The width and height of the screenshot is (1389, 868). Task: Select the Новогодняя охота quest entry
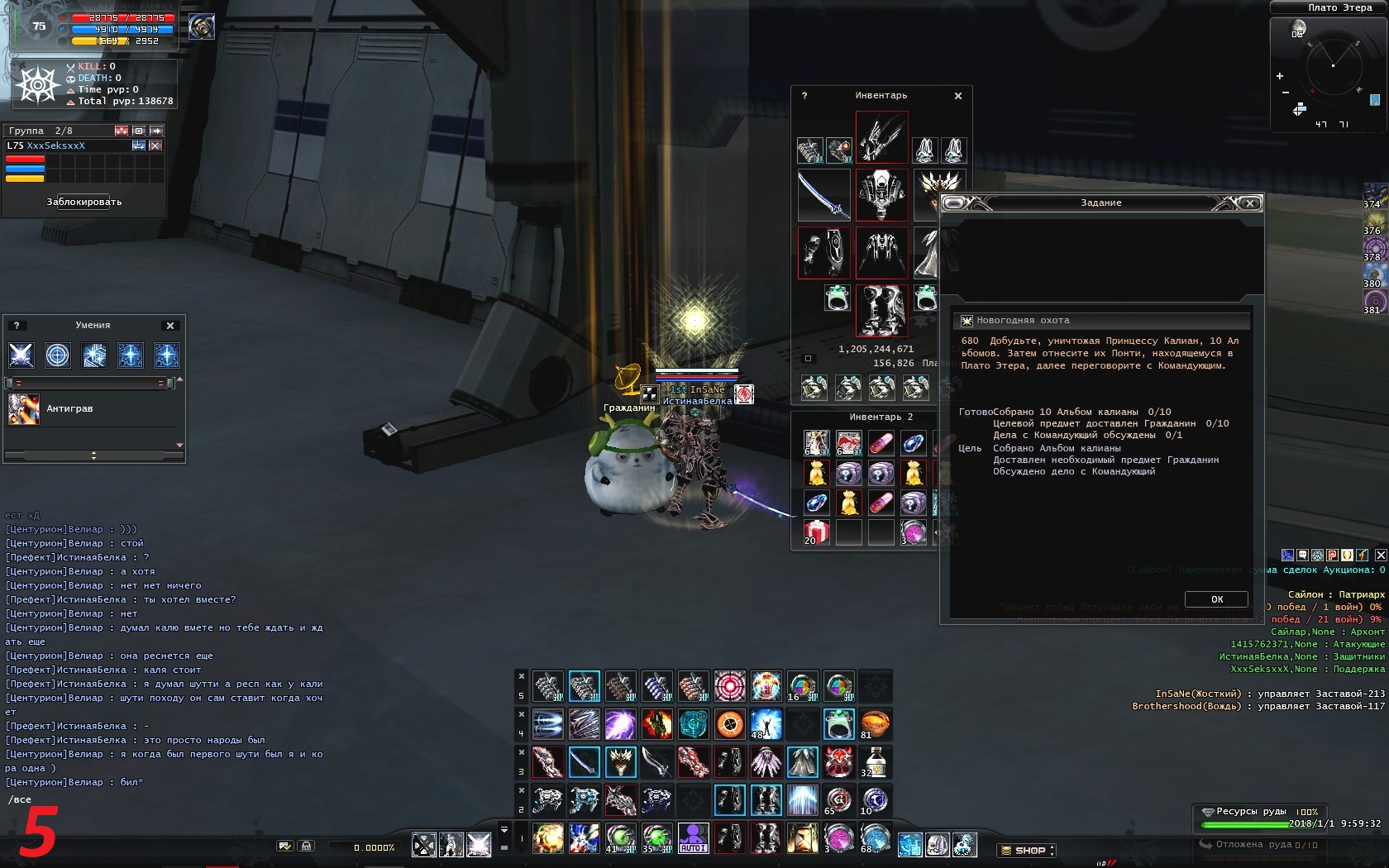[1023, 321]
